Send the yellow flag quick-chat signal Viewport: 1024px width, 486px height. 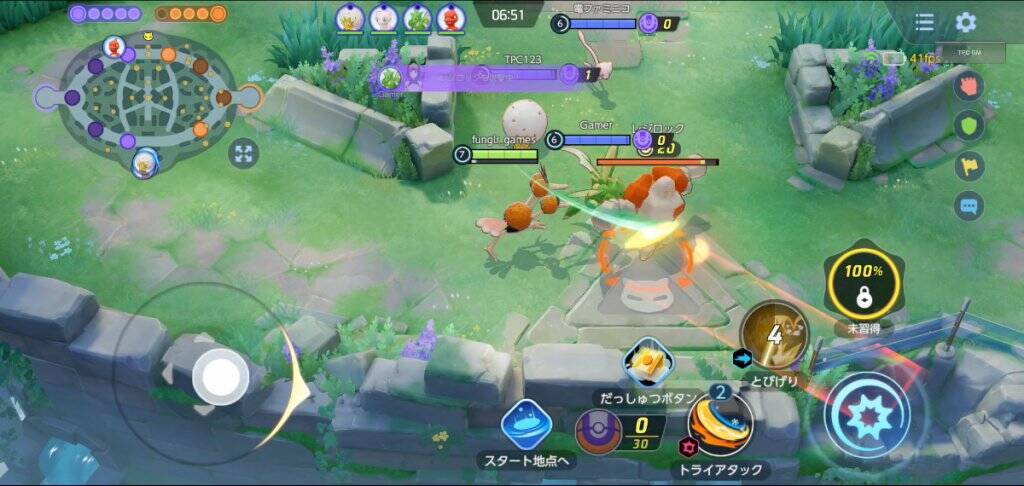(969, 166)
